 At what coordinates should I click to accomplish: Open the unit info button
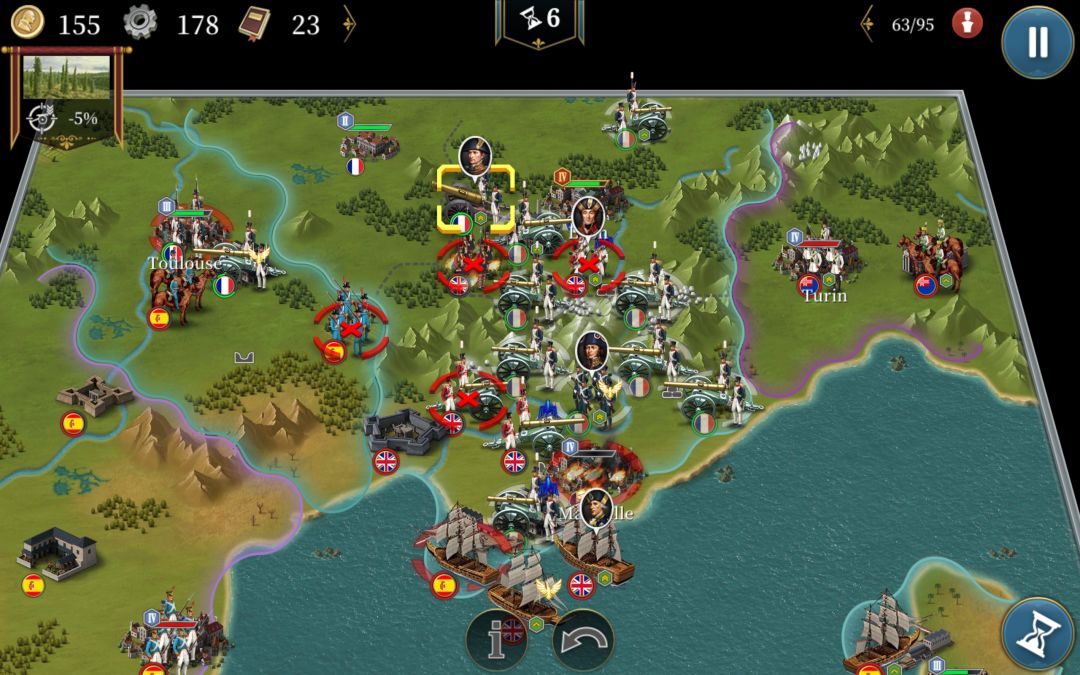pos(497,640)
